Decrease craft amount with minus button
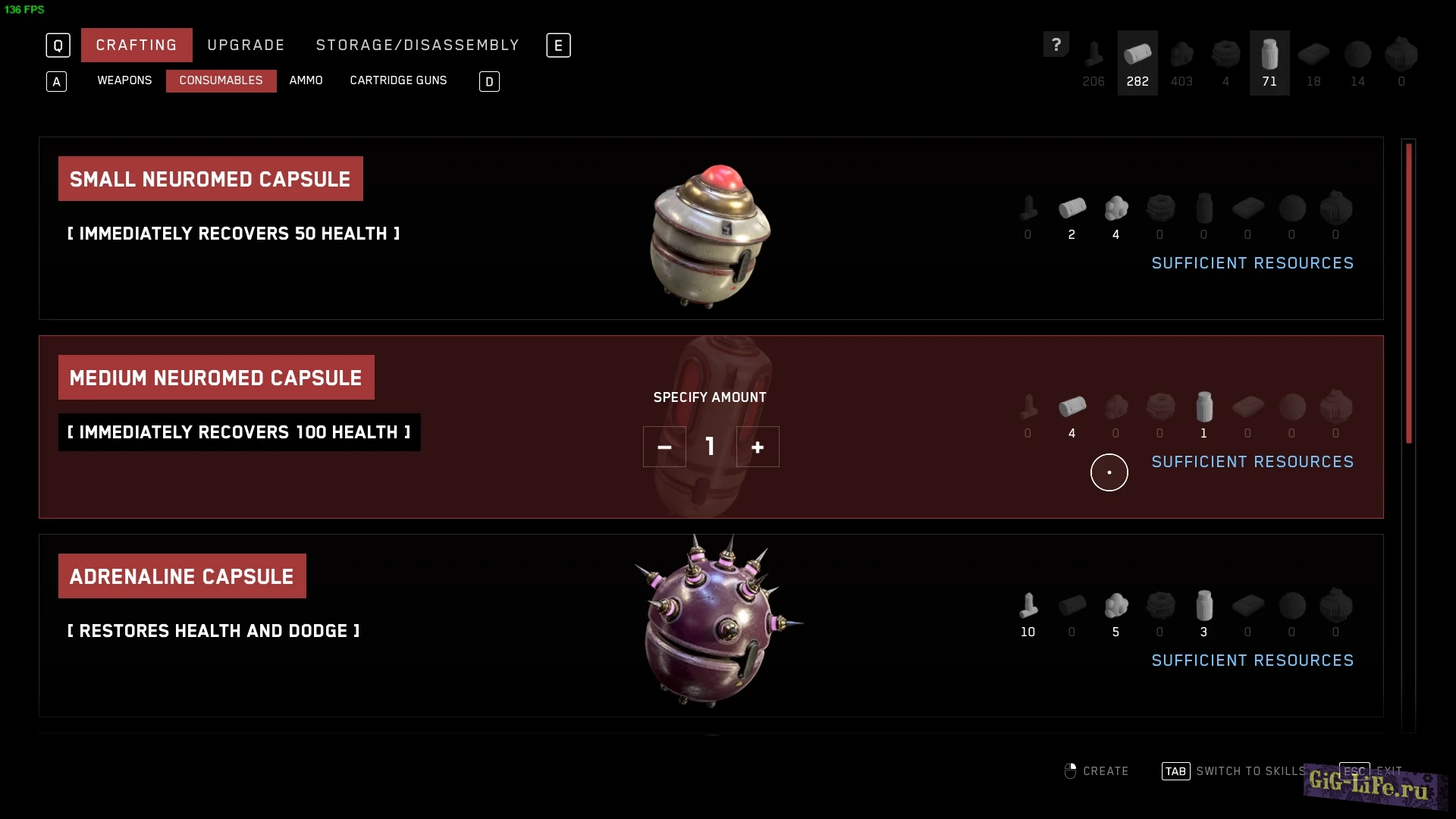The image size is (1456, 819). point(664,447)
